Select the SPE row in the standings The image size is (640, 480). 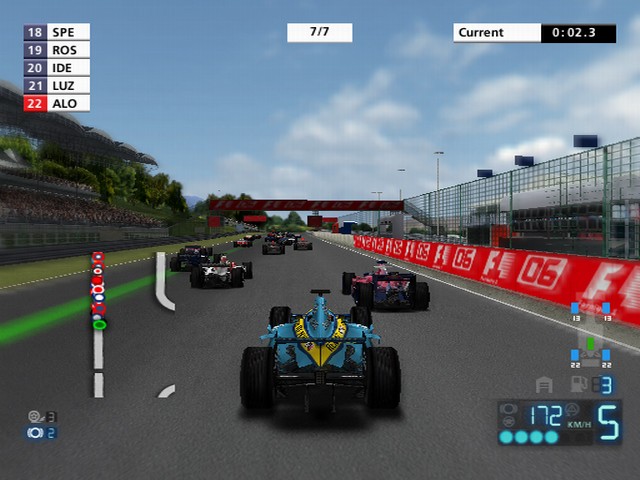56,32
